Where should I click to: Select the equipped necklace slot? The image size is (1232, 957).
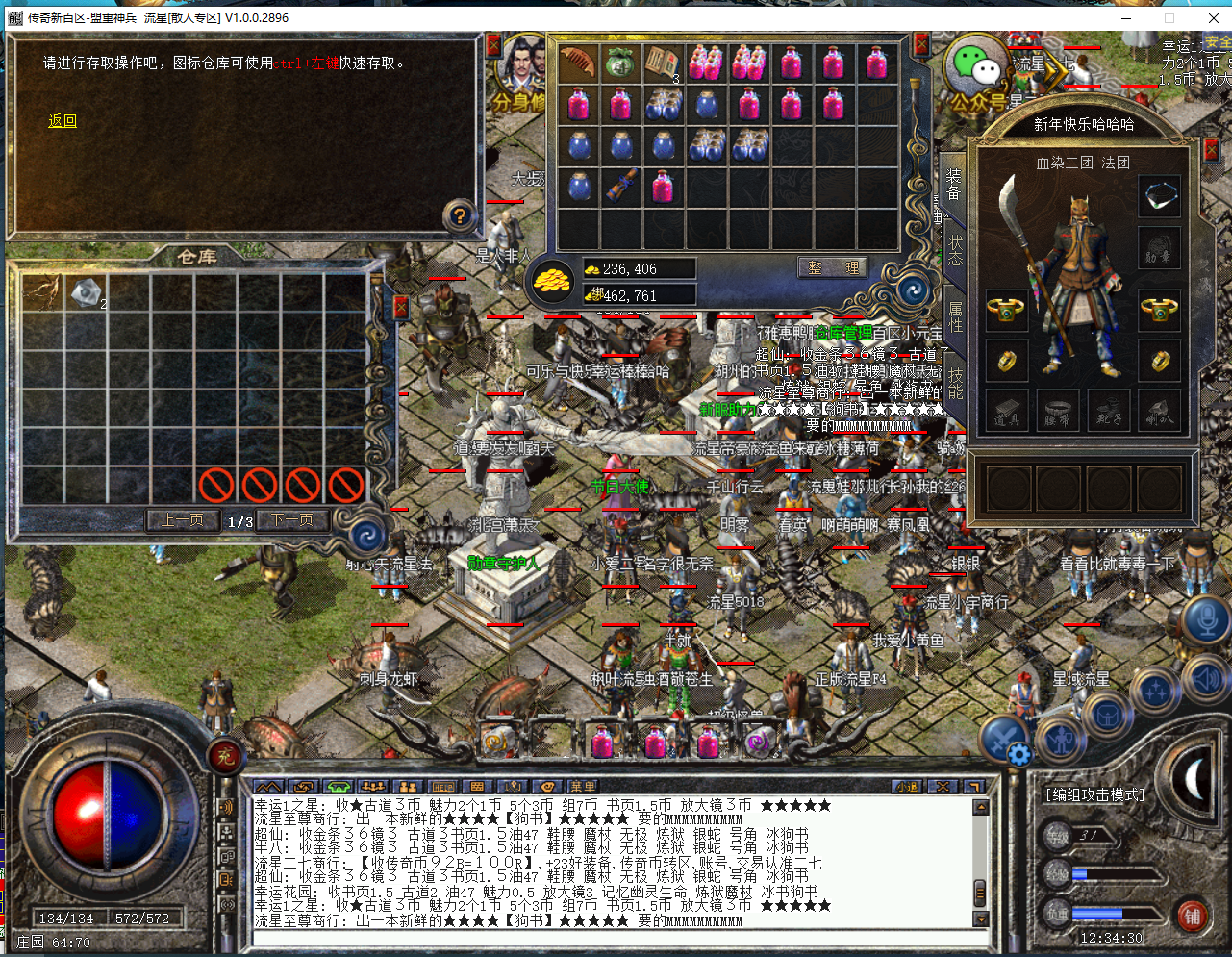1159,195
